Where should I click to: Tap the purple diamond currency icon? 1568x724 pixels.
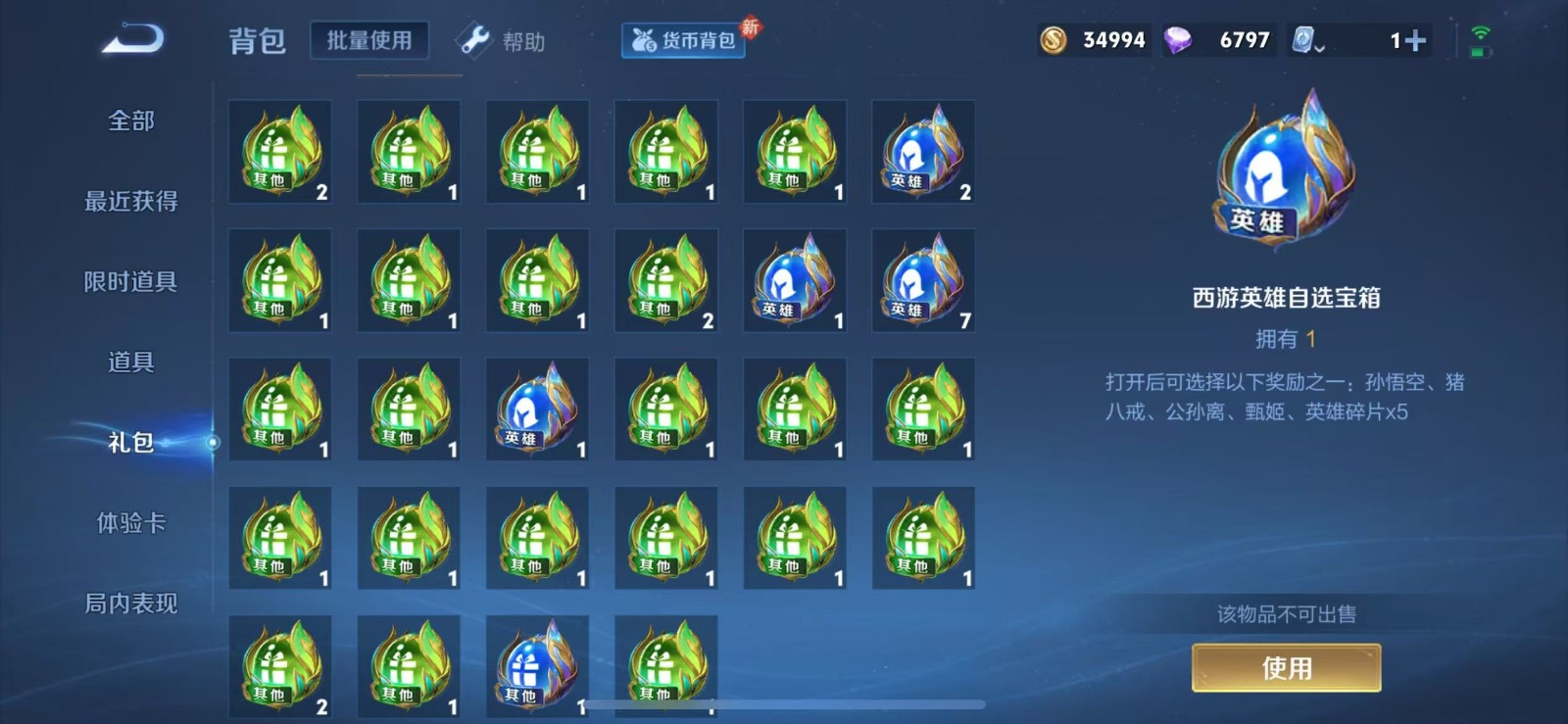1178,40
